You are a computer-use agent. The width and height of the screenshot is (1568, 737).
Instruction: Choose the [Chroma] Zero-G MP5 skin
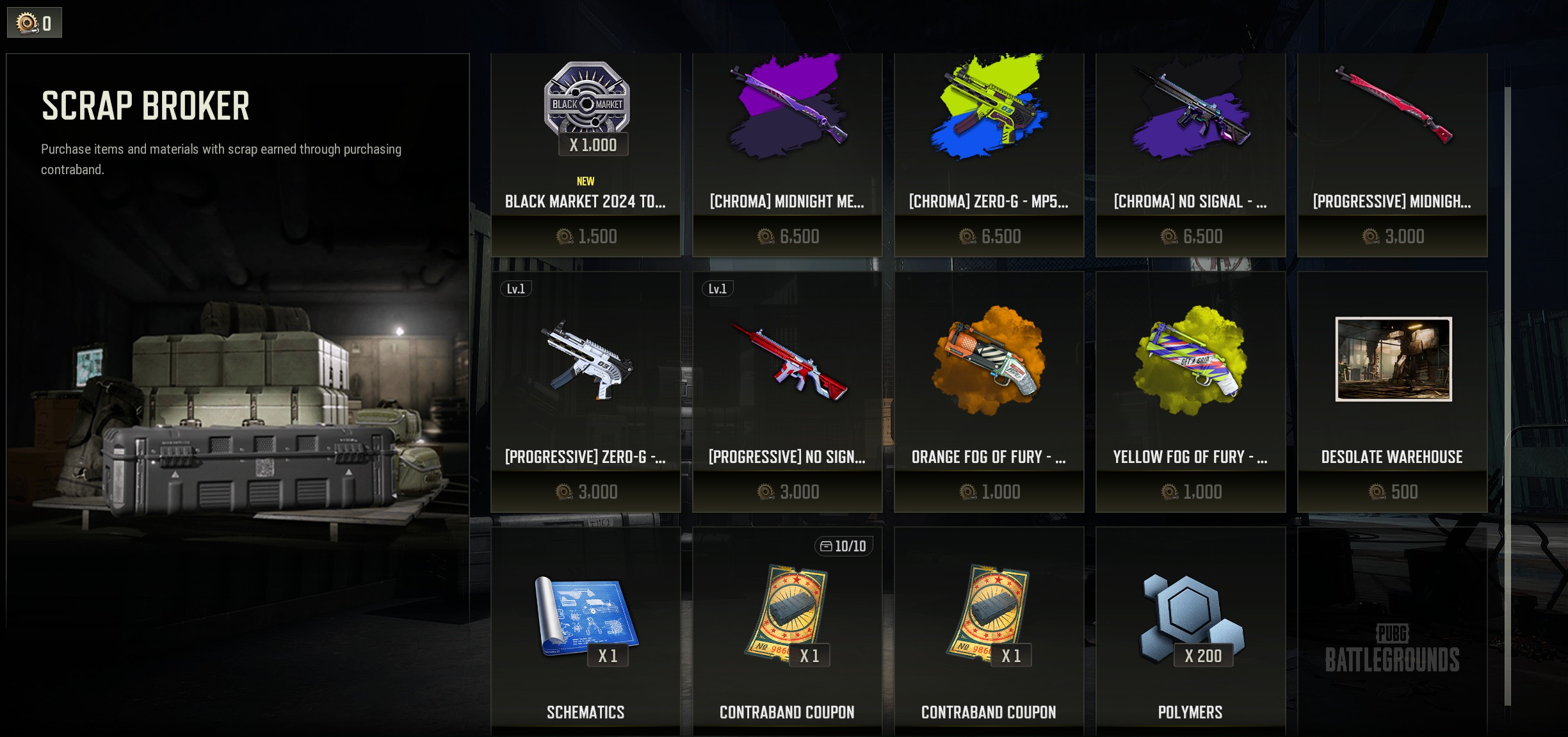click(989, 154)
